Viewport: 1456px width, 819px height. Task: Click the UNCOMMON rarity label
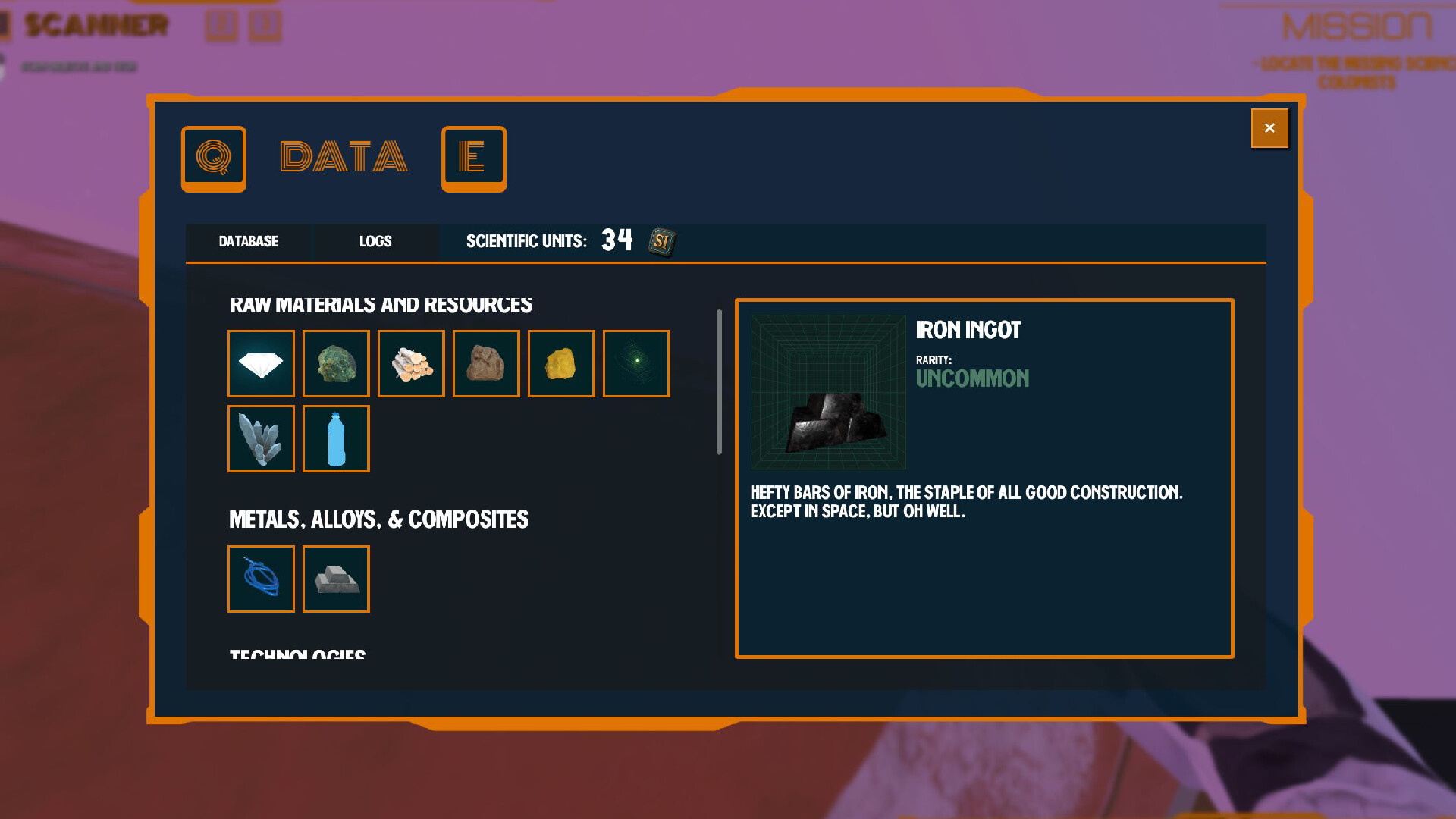click(x=973, y=378)
